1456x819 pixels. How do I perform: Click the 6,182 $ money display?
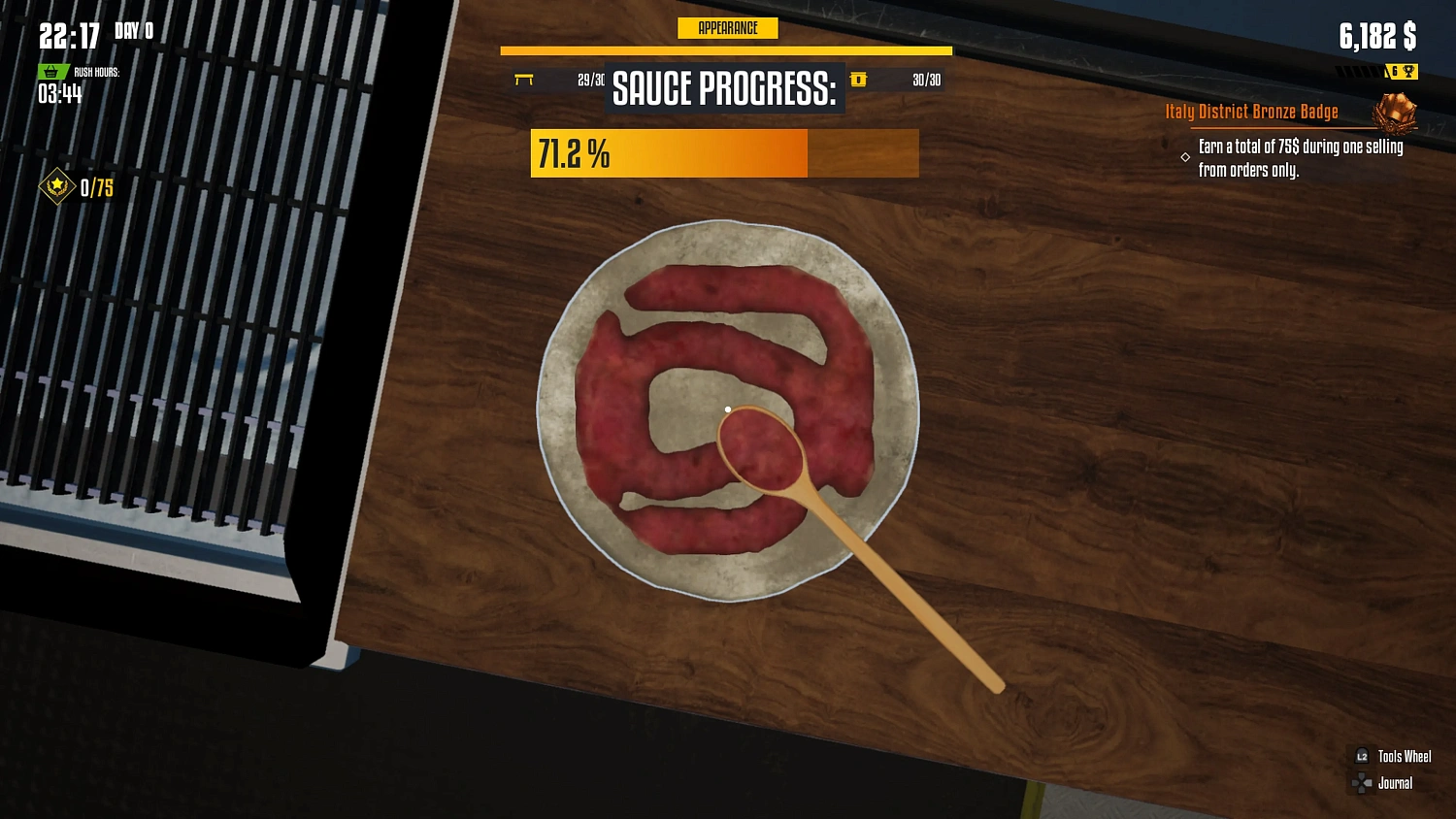(x=1379, y=37)
